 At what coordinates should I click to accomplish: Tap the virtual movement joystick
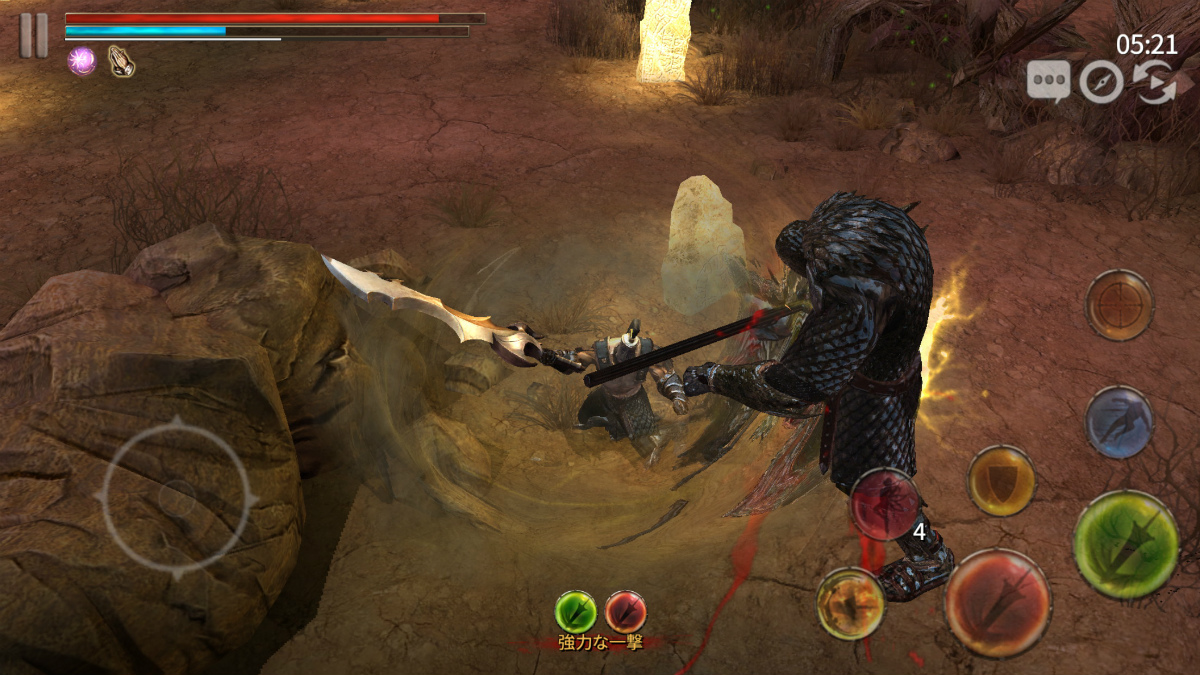177,497
